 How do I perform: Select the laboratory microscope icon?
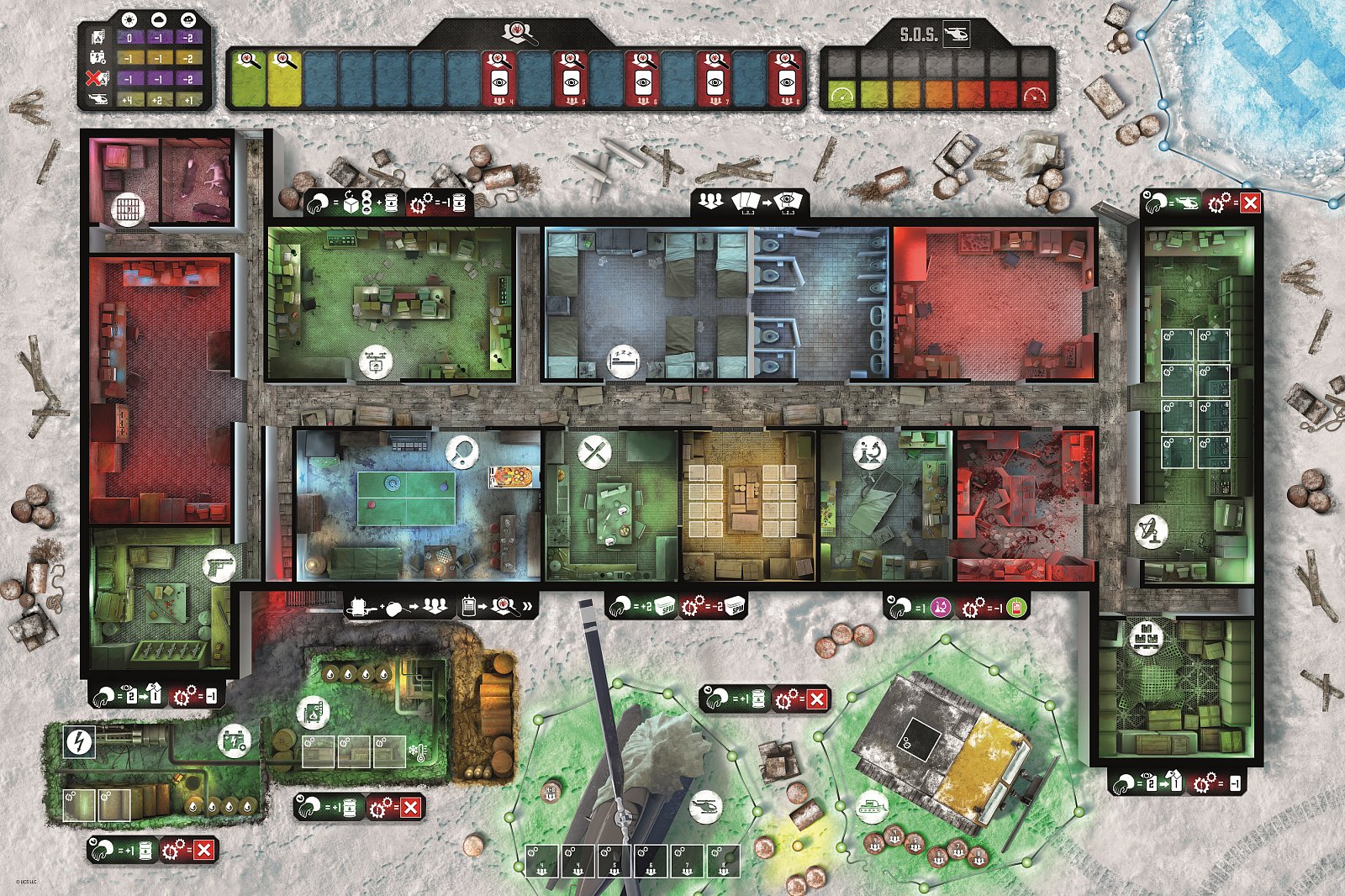point(869,452)
